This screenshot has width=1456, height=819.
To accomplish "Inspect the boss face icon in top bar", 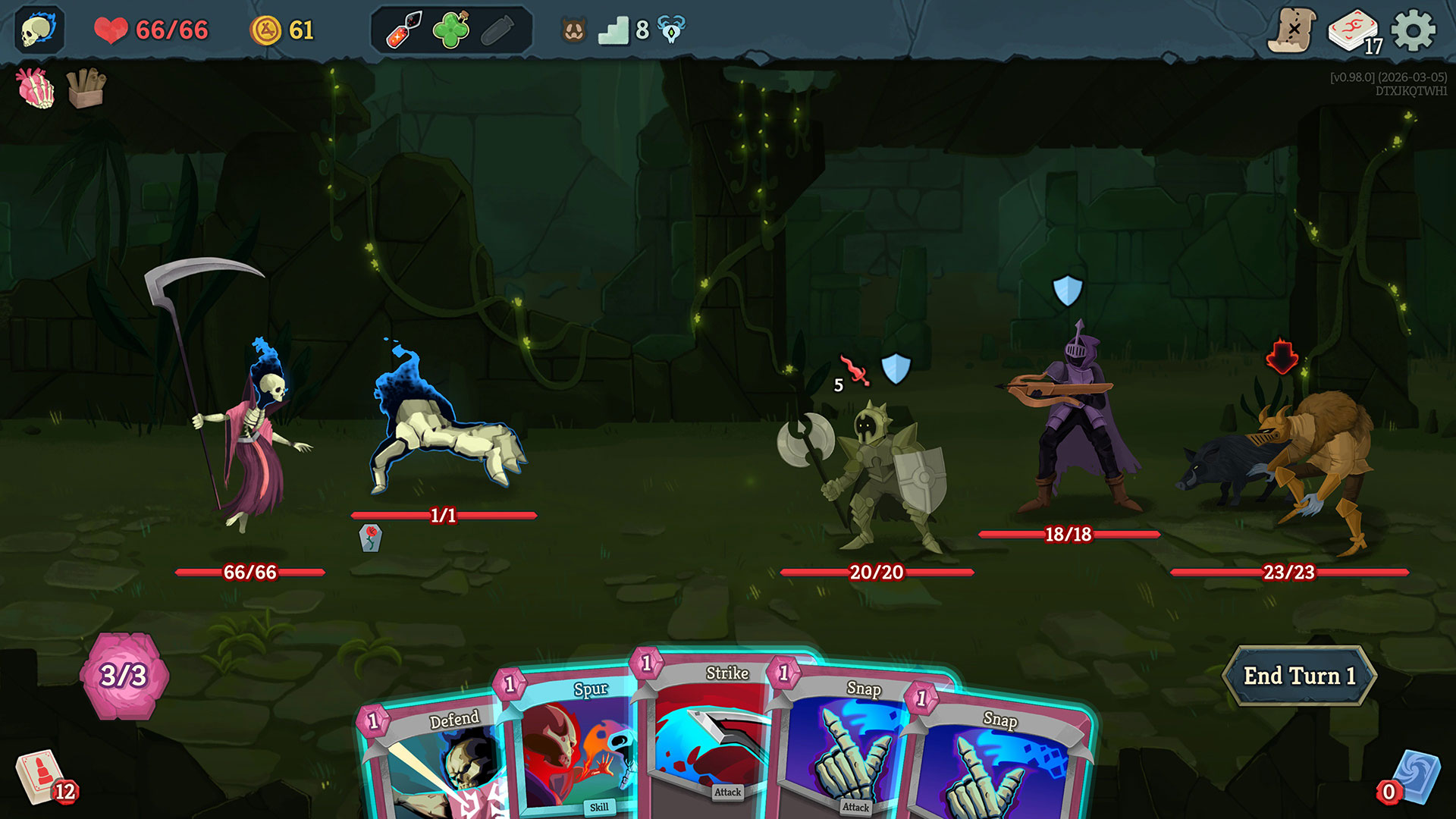I will point(574,30).
